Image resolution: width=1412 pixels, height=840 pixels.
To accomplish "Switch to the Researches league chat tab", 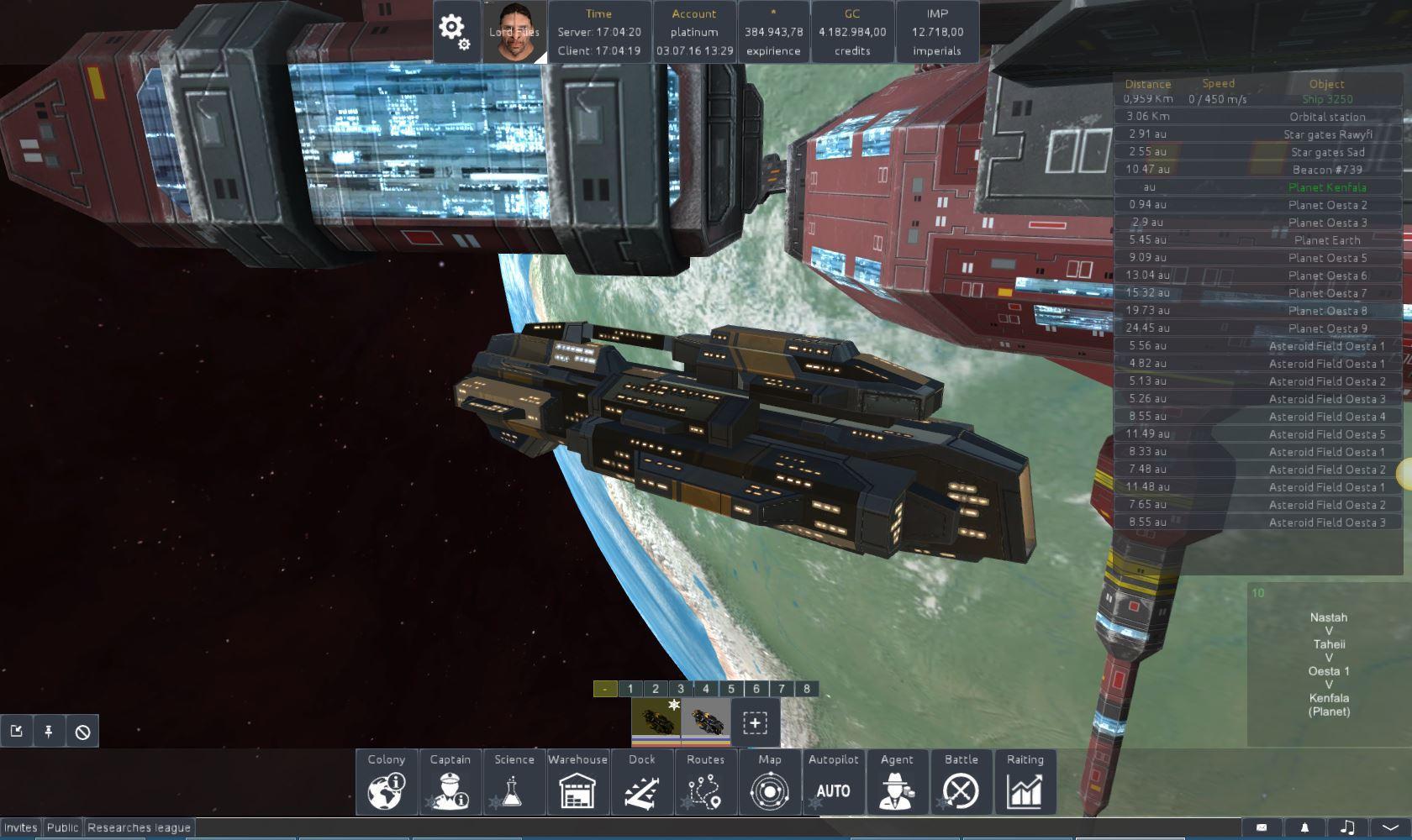I will pos(139,827).
